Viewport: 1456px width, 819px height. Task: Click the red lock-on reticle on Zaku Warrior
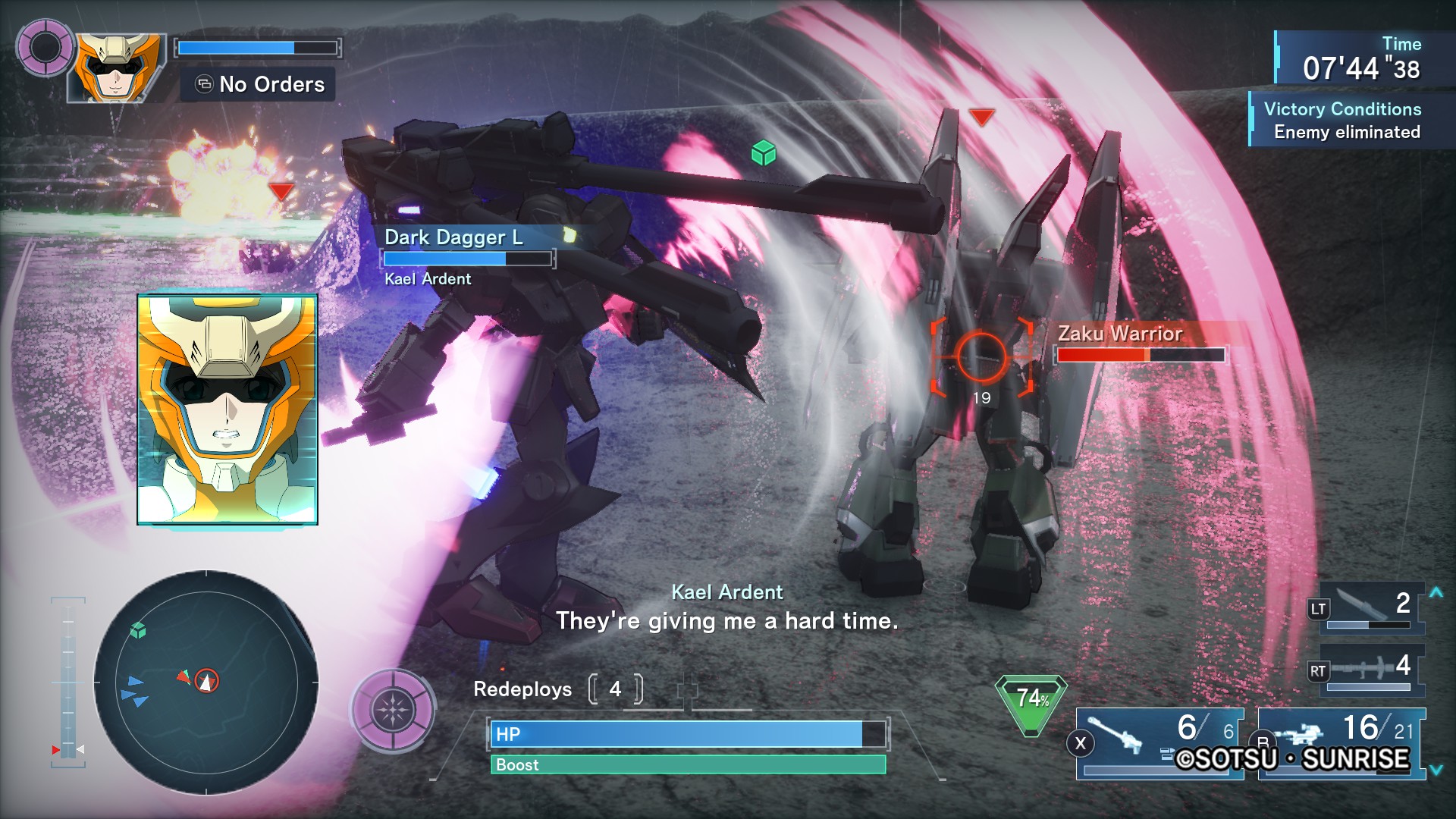pyautogui.click(x=981, y=356)
